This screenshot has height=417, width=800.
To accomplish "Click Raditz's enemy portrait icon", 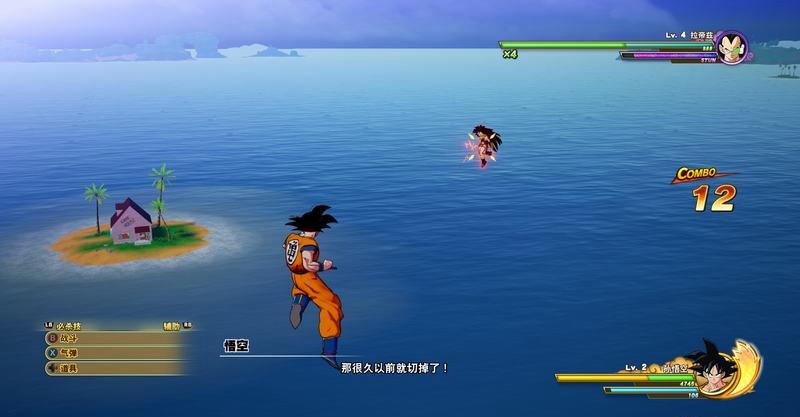I will (731, 48).
